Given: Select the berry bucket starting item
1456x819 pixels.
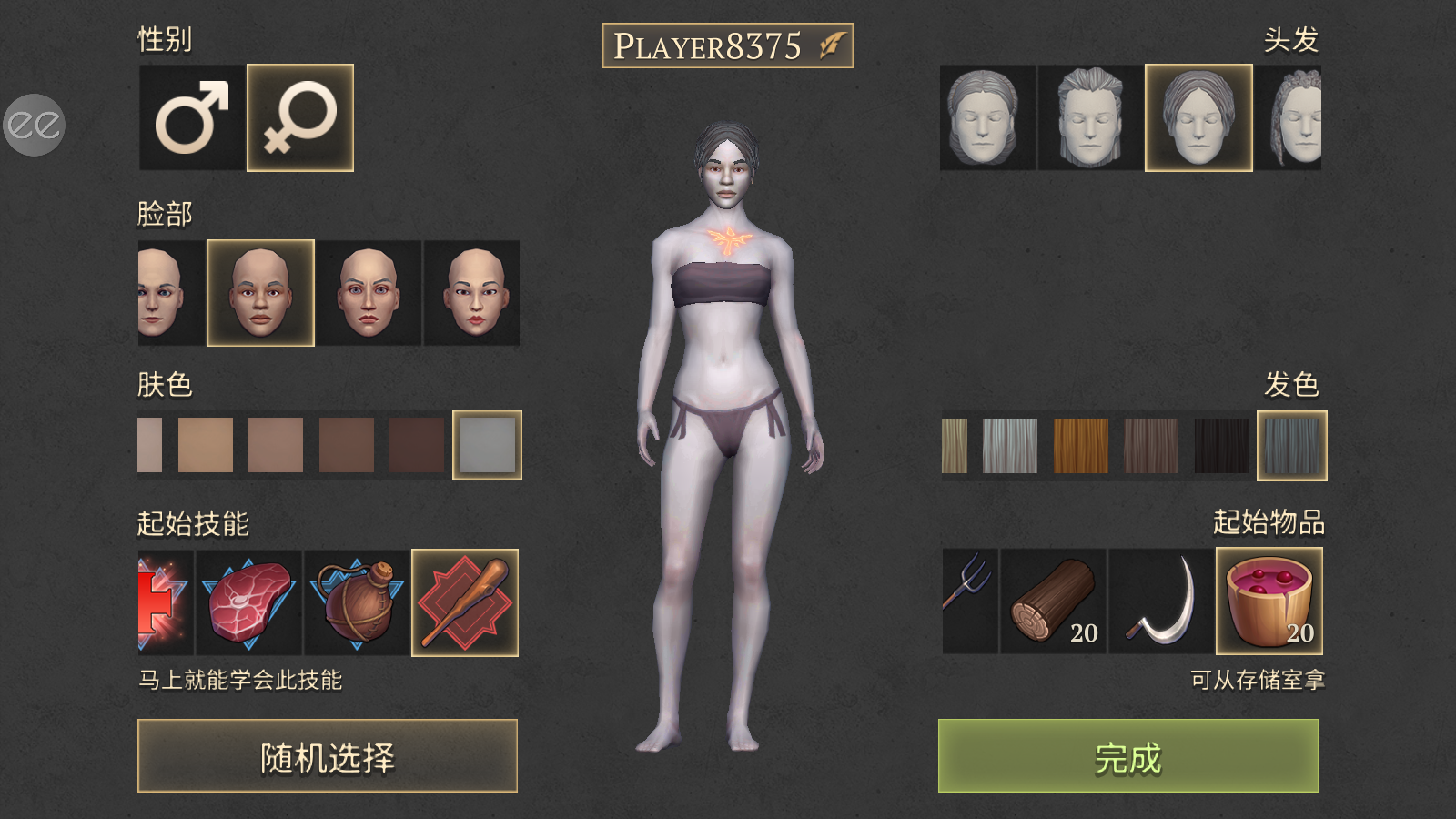Looking at the screenshot, I should coord(1269,601).
